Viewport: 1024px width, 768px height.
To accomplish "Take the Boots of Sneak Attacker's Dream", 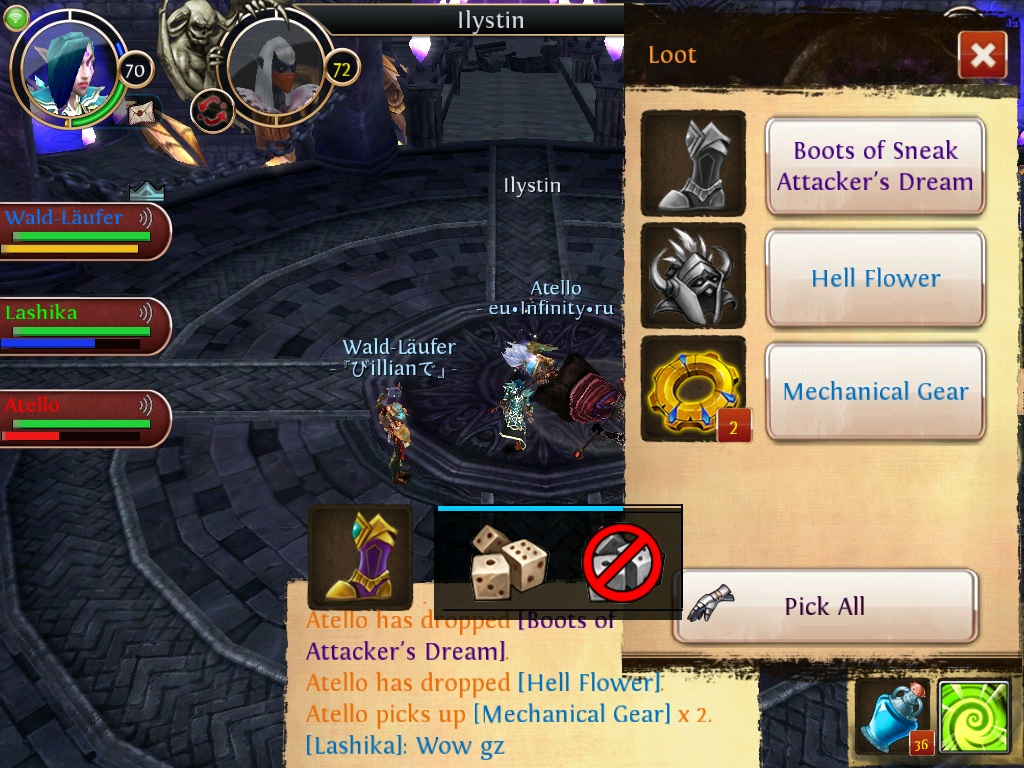I will pos(875,166).
